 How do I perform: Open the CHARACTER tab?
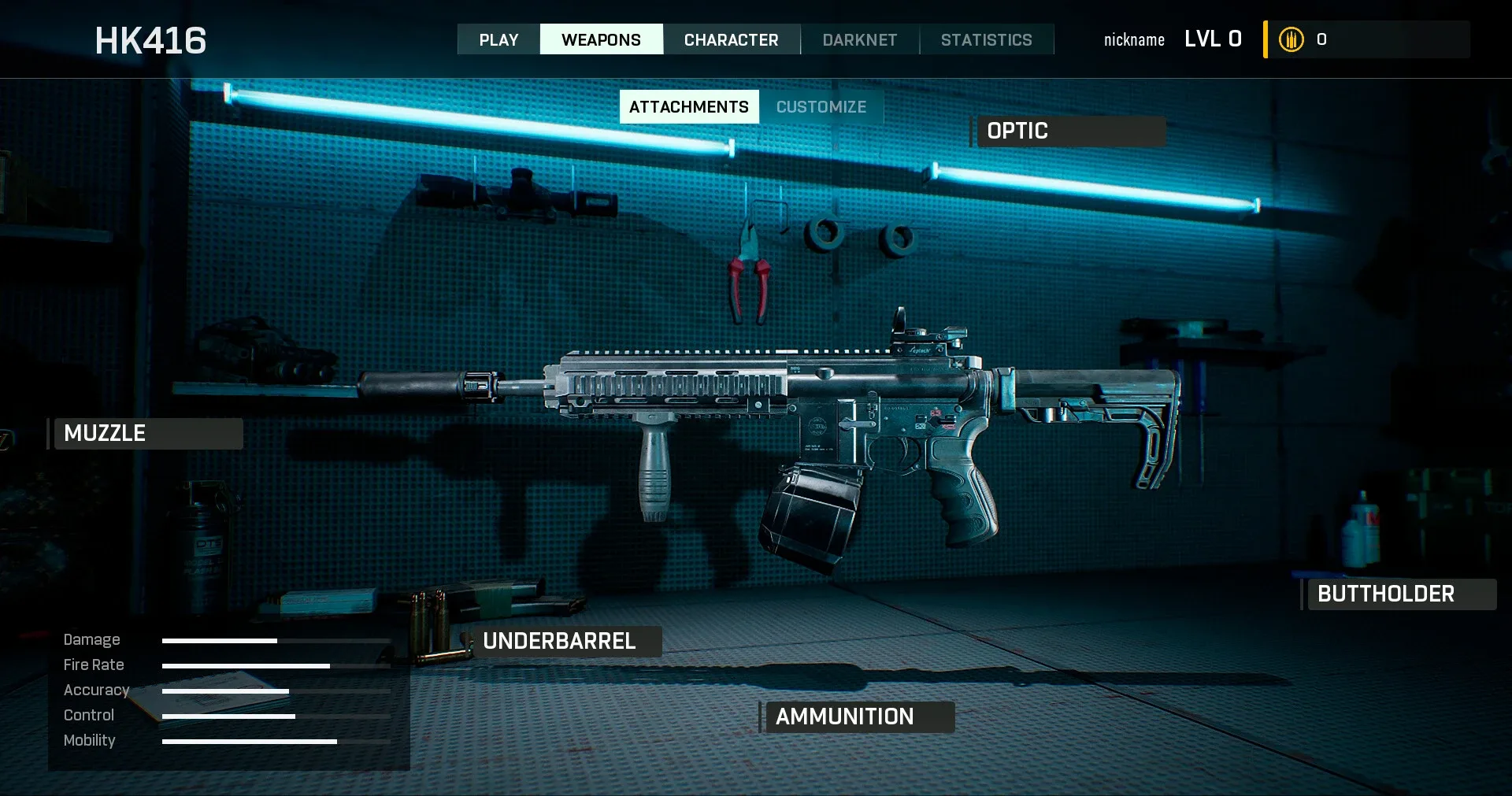tap(731, 39)
